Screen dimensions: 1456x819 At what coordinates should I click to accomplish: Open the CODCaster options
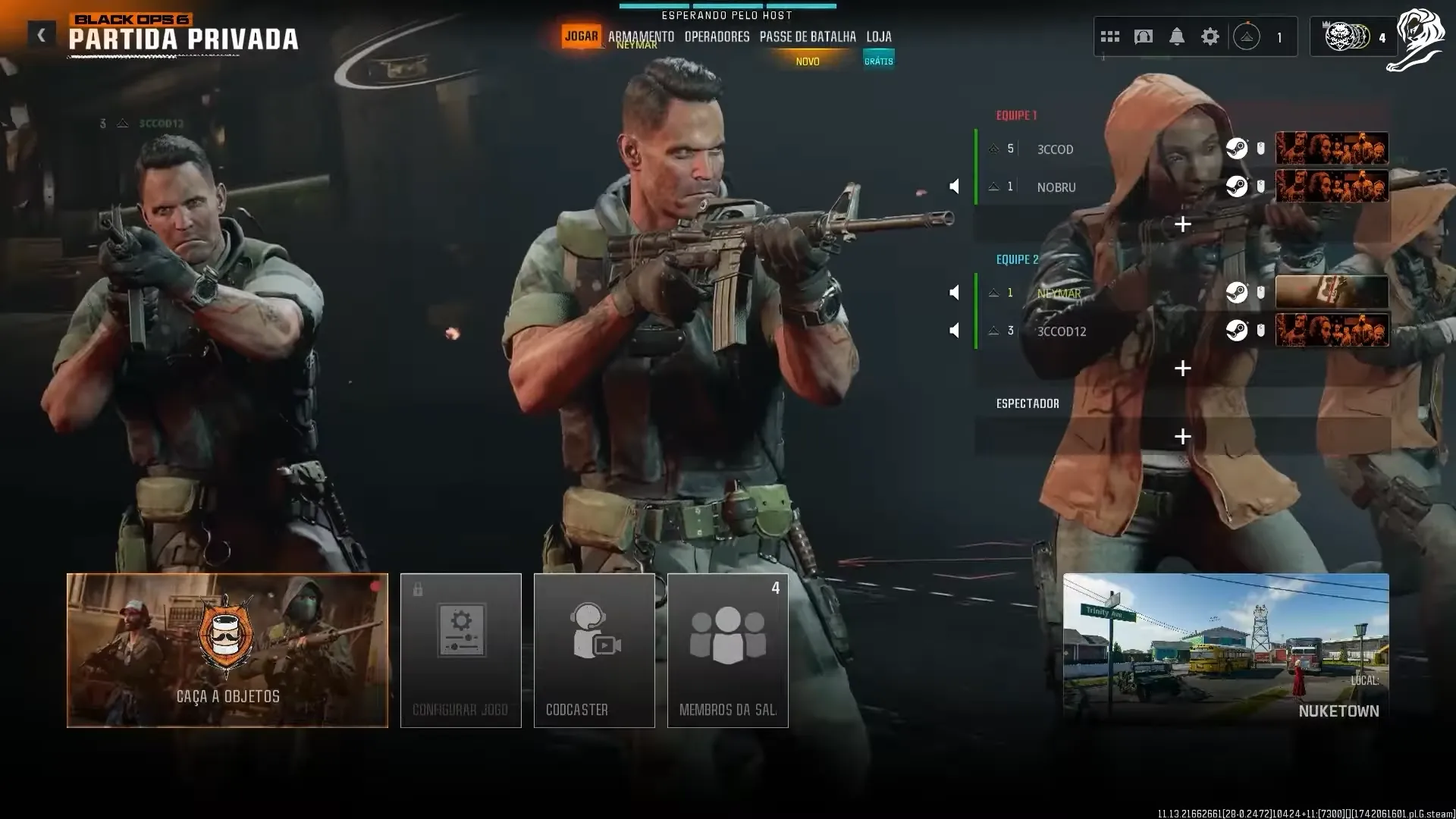point(594,650)
